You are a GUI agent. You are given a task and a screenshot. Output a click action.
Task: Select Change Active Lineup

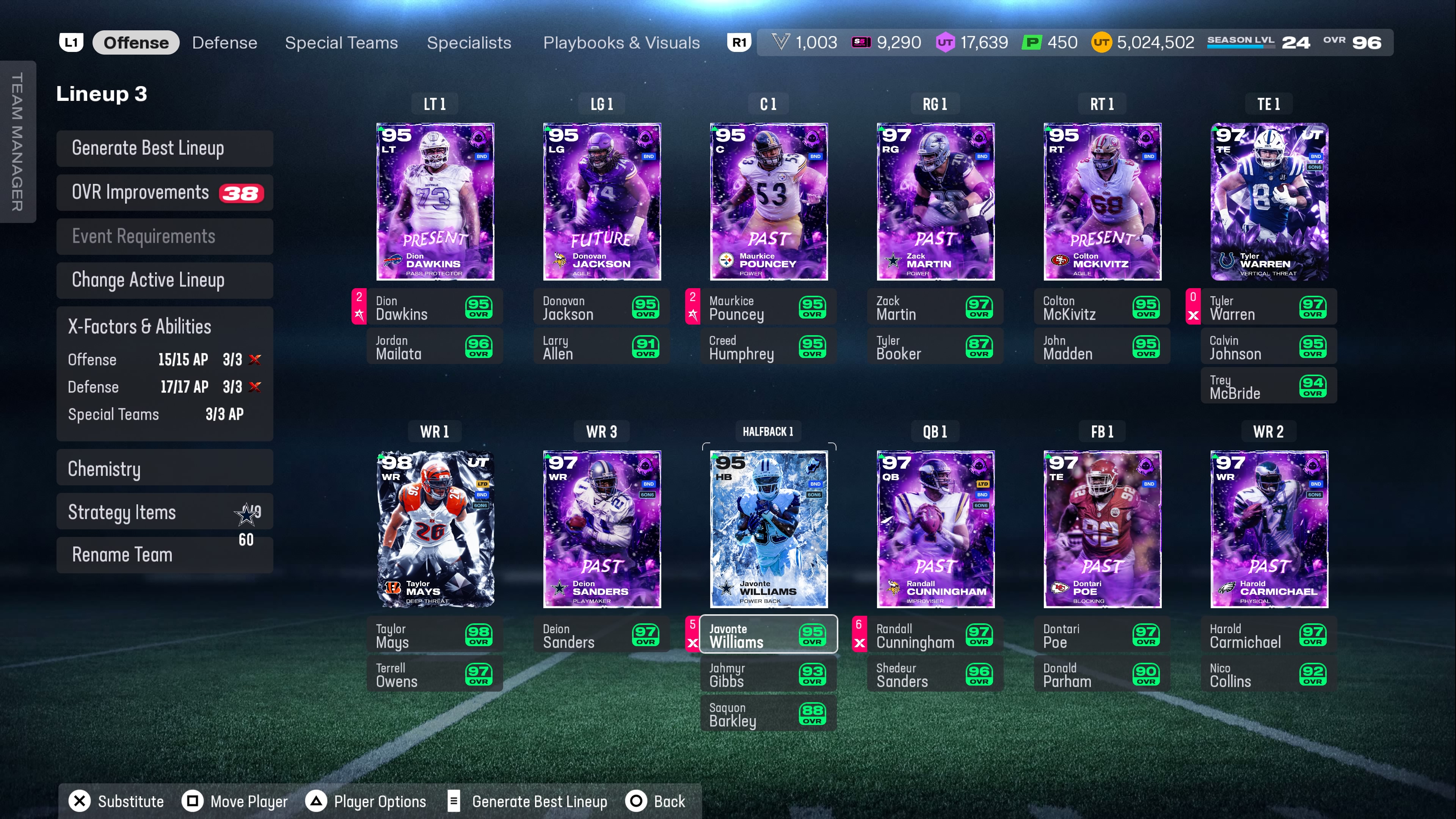165,280
